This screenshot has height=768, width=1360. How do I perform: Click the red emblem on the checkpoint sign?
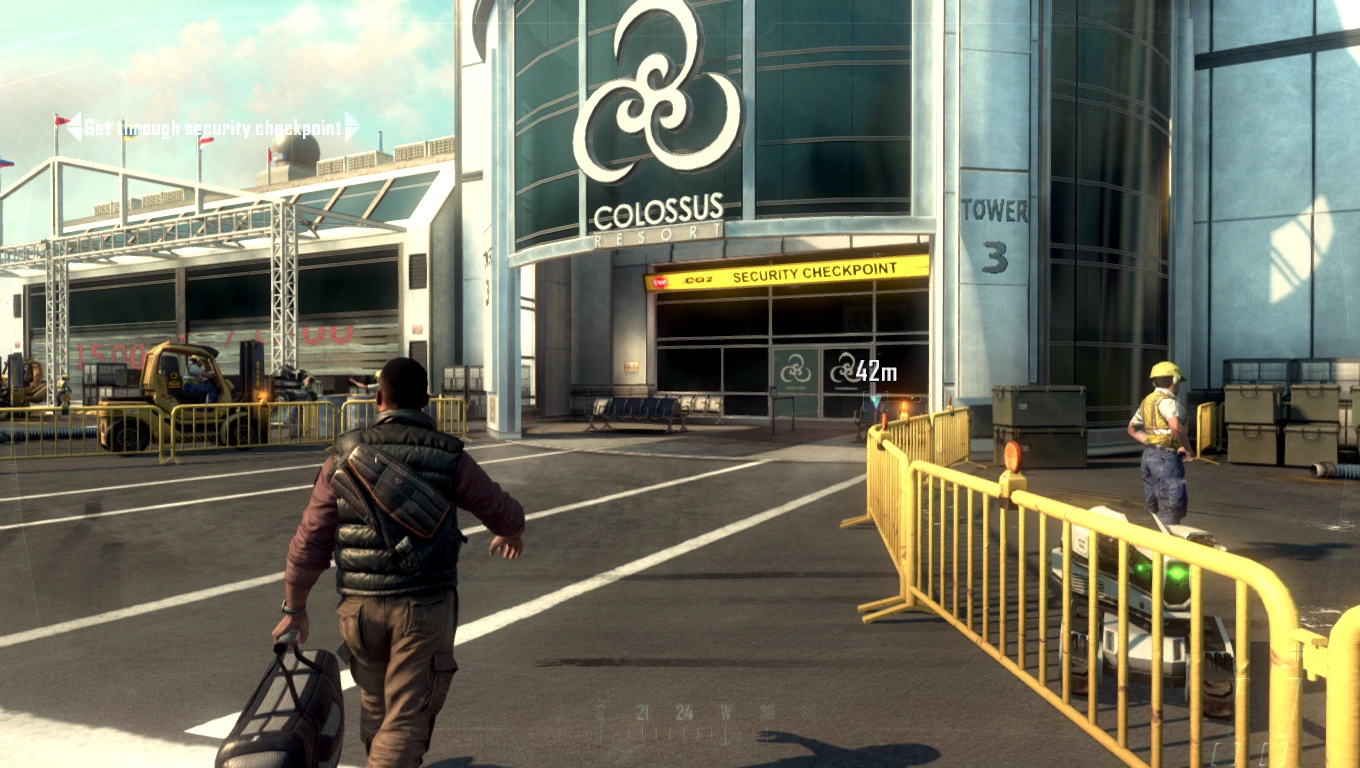661,281
